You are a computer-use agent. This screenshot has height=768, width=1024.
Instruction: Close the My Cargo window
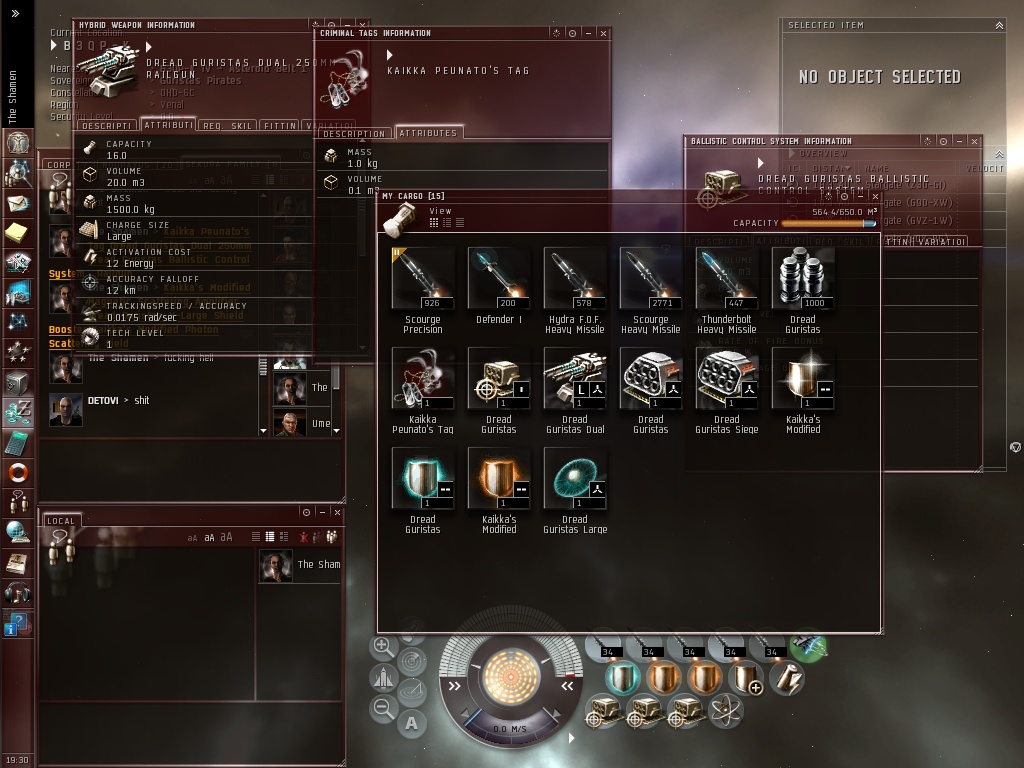tap(876, 196)
